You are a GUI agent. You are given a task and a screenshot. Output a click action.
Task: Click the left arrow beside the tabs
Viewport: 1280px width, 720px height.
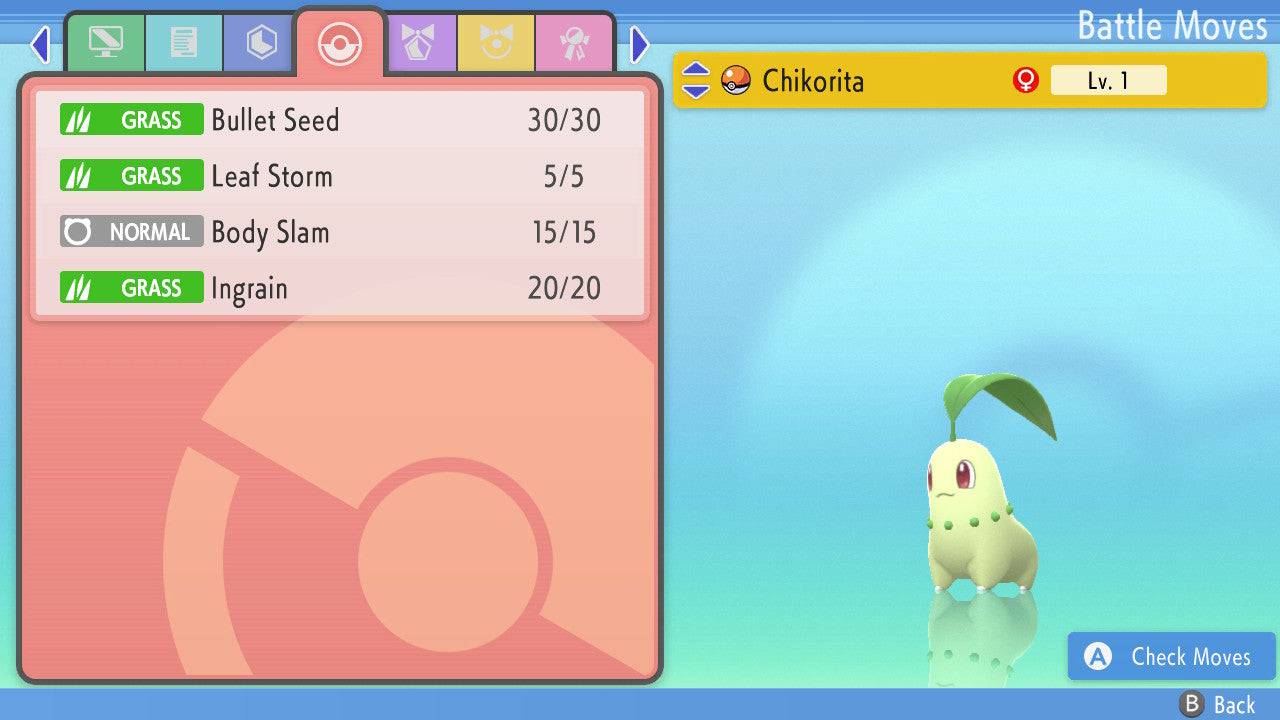(x=39, y=44)
